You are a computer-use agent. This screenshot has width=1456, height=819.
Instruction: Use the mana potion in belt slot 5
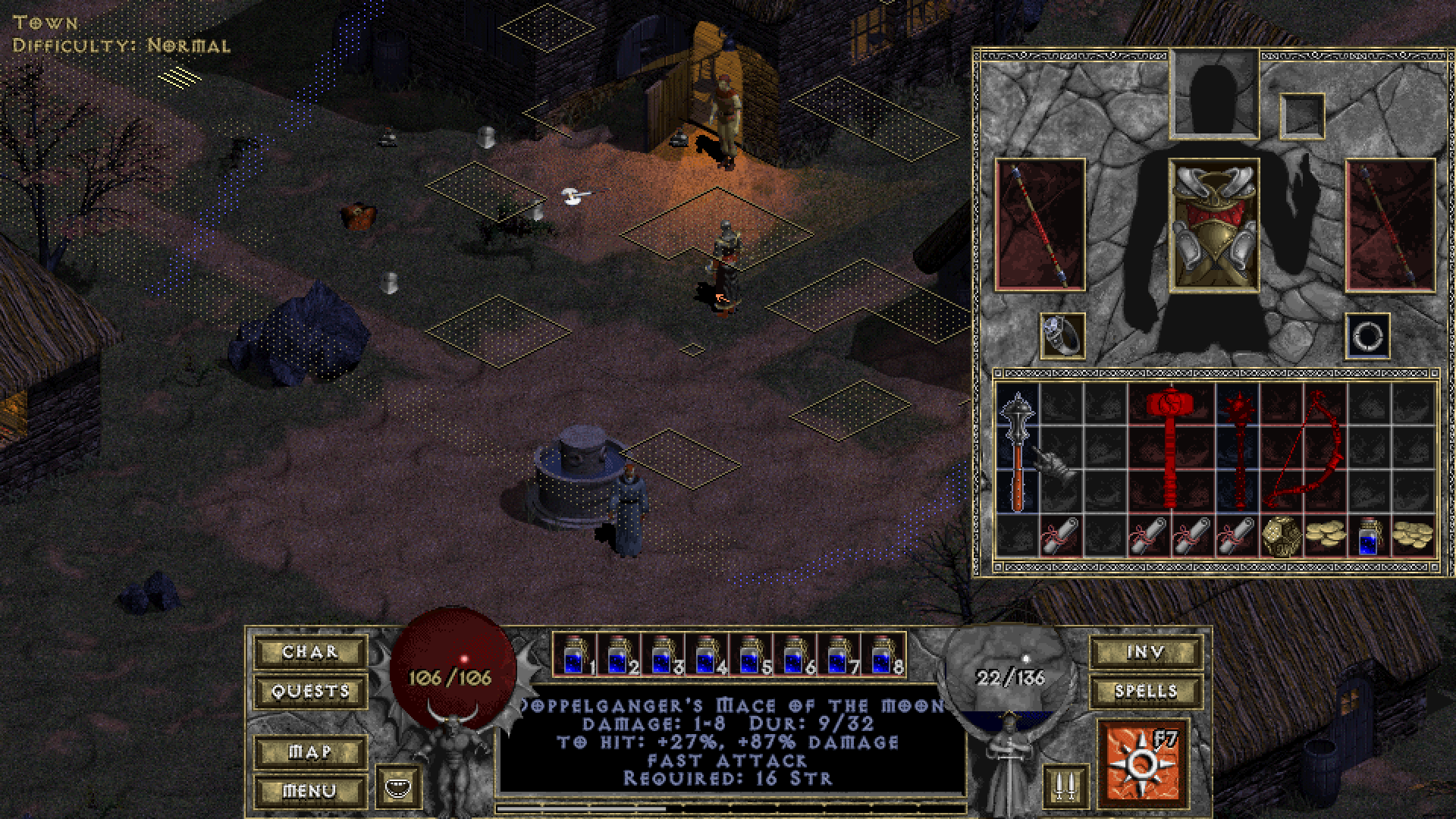click(x=752, y=655)
